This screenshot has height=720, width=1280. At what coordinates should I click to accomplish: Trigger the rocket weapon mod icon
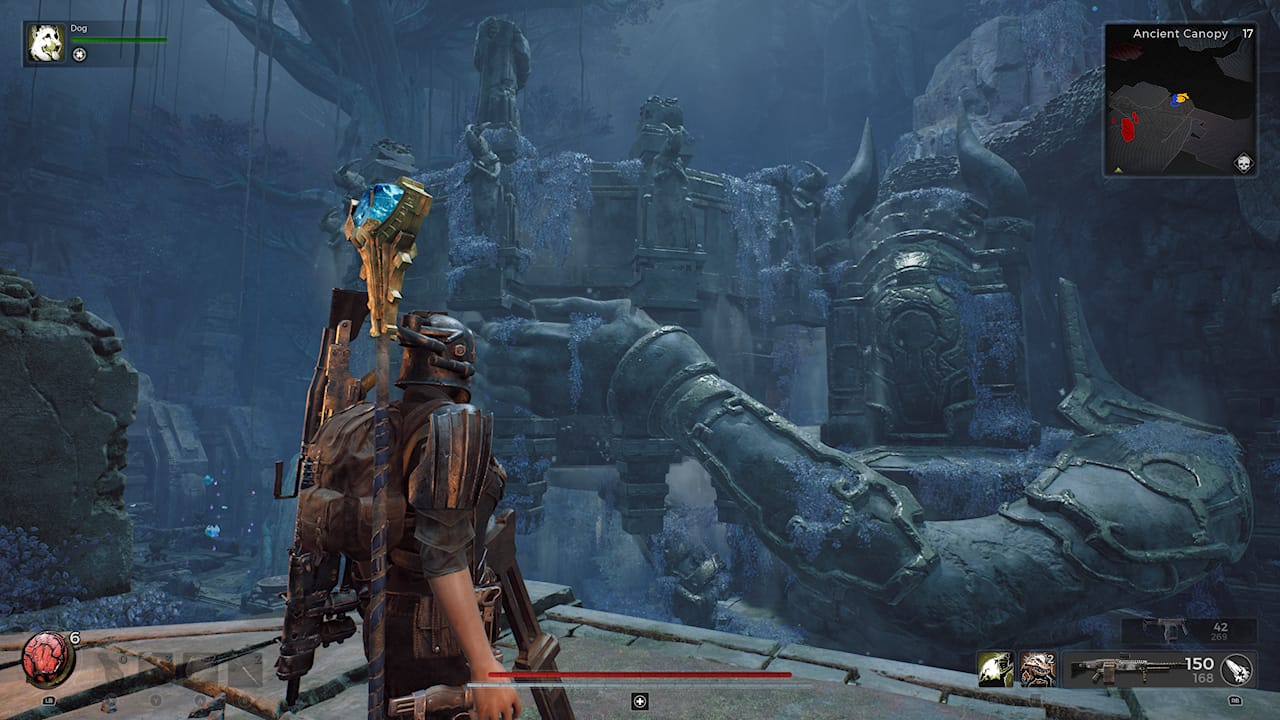coord(1237,669)
